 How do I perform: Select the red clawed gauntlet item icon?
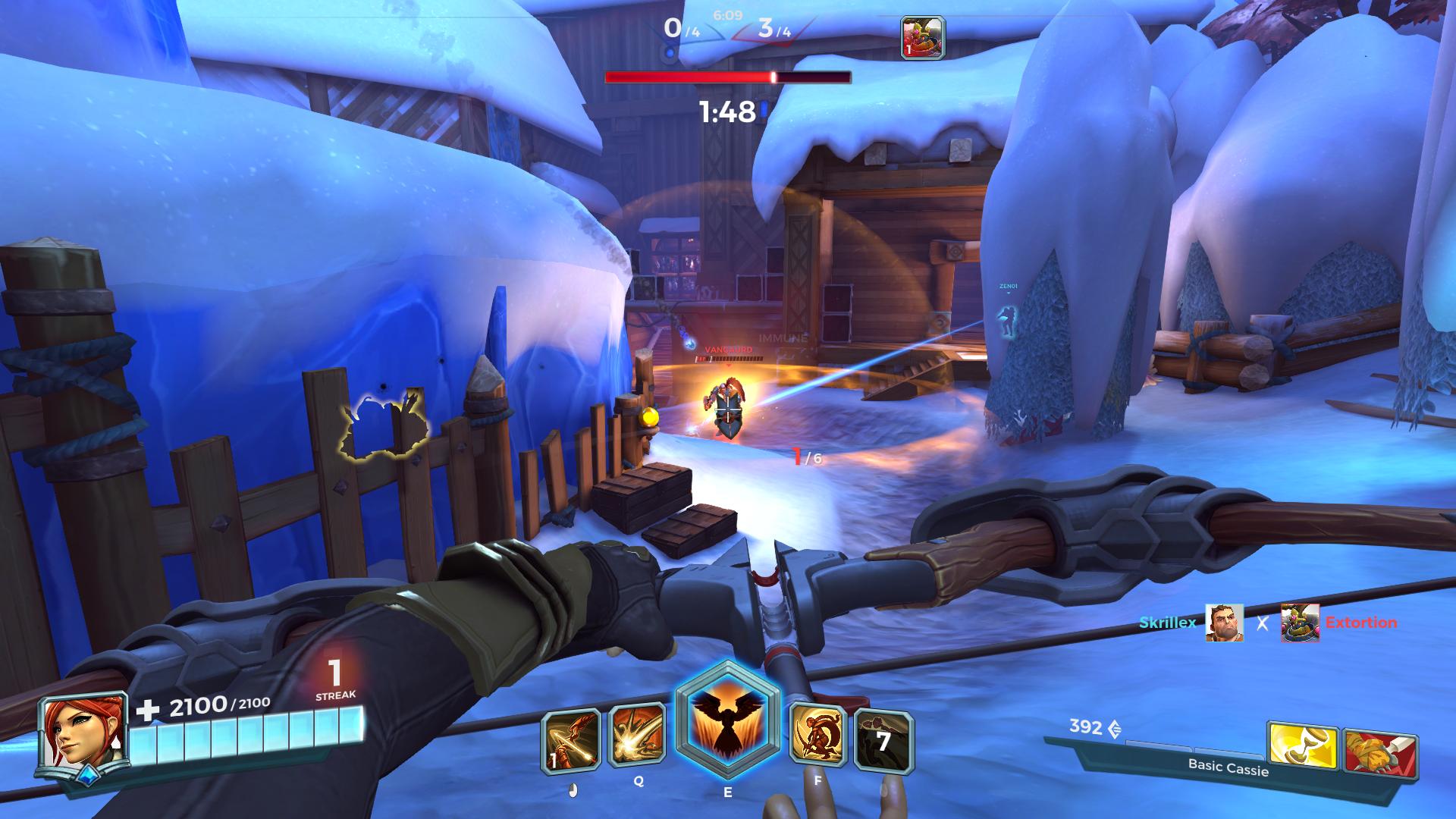(x=1379, y=753)
